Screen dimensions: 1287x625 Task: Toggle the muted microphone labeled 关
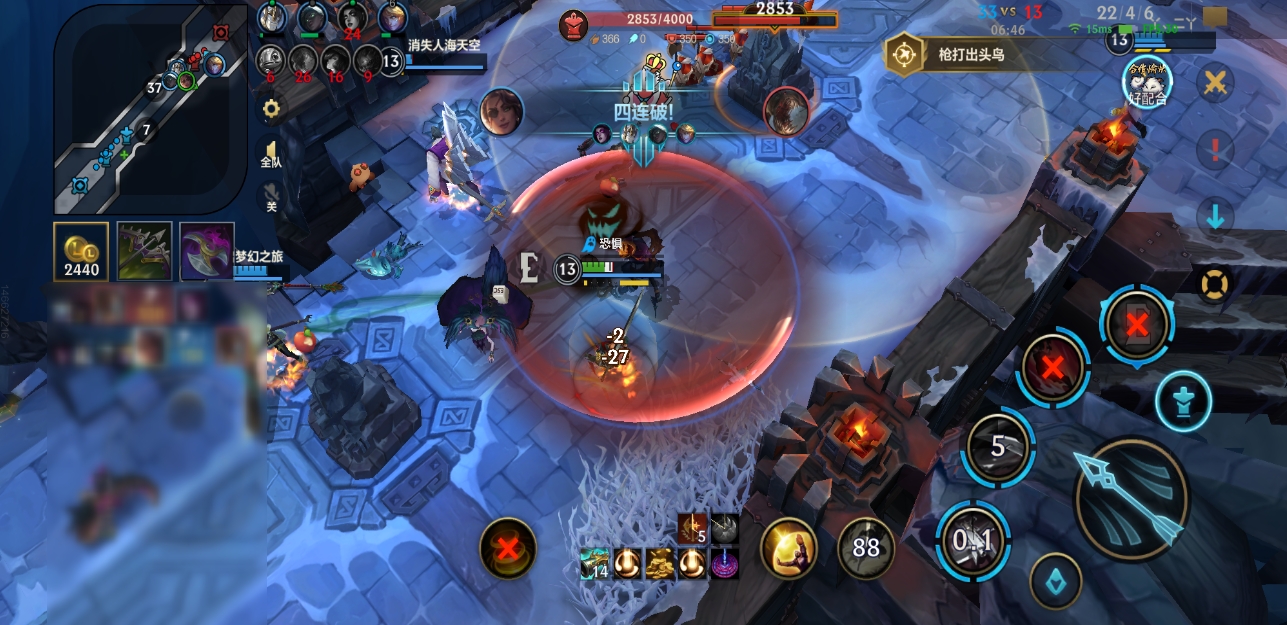[270, 197]
